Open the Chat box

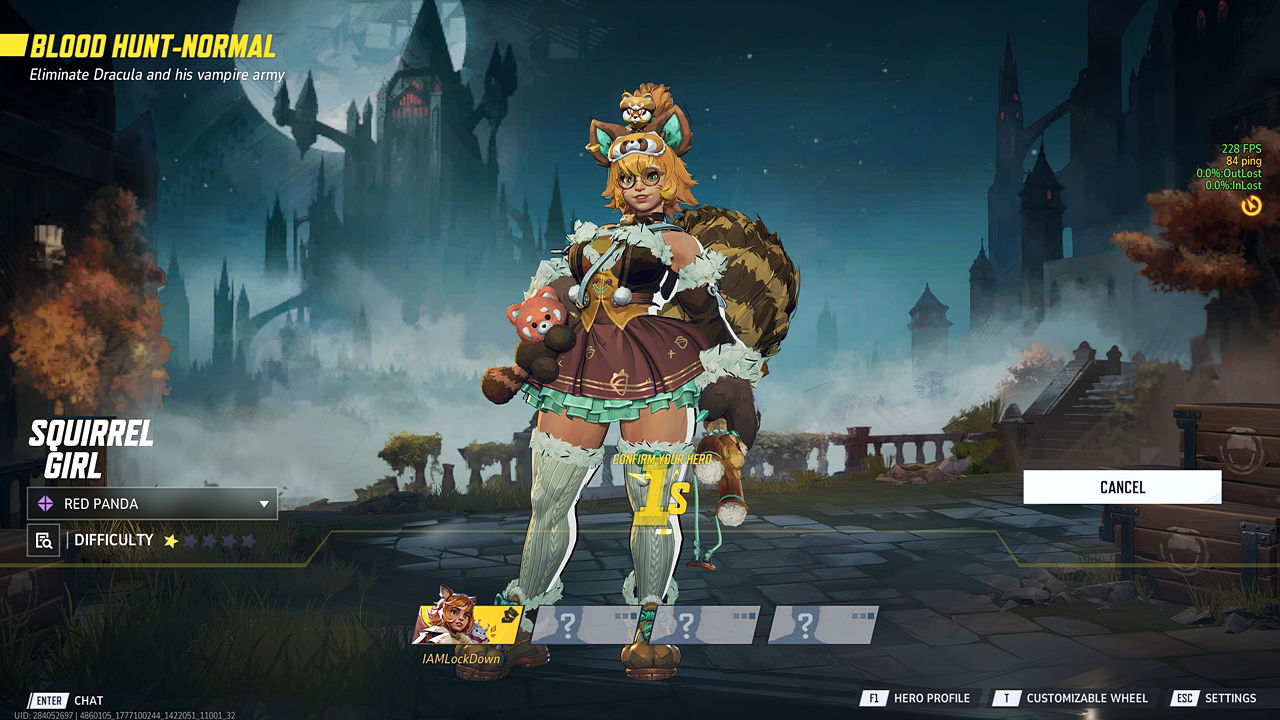[68, 700]
